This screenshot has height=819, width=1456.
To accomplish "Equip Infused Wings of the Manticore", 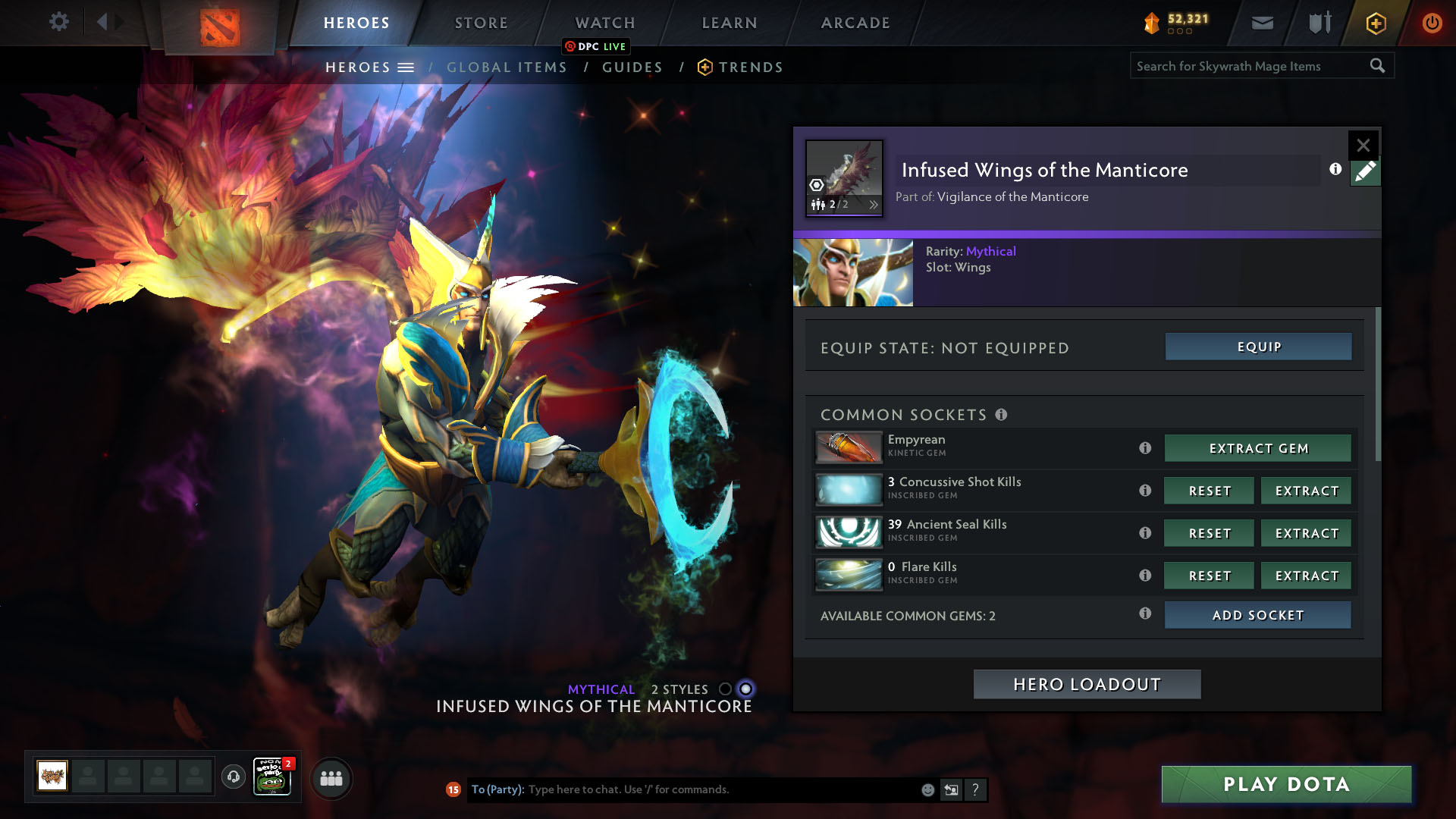I will click(1258, 347).
